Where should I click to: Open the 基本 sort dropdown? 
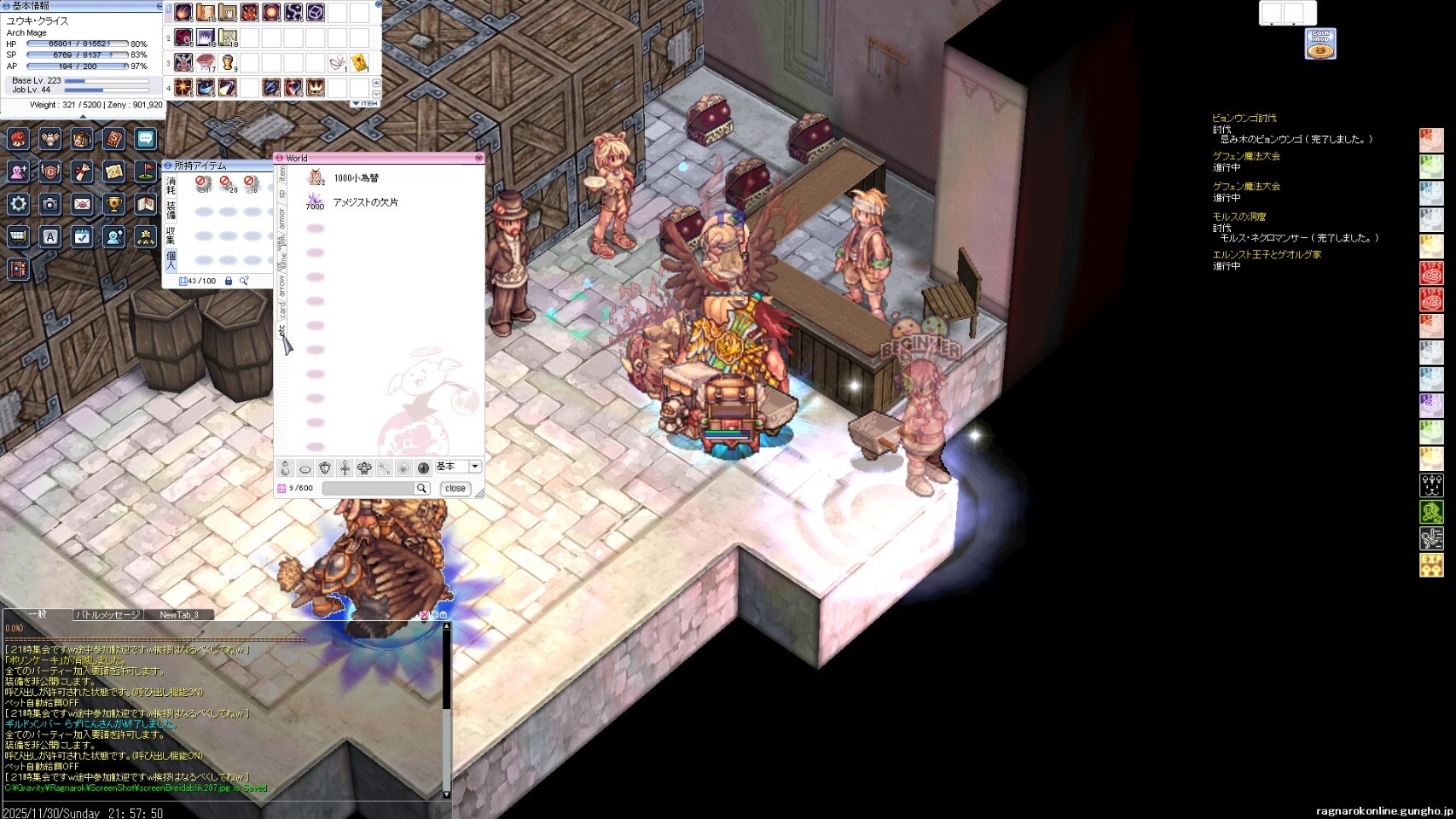(475, 467)
